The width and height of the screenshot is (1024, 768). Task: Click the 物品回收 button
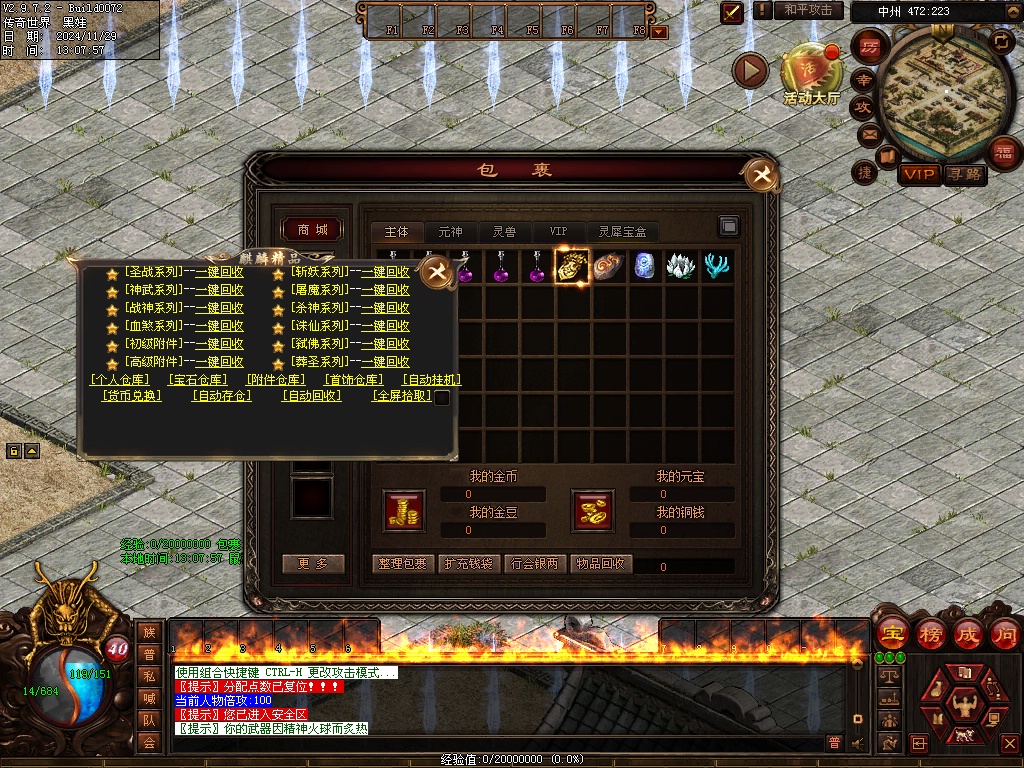(601, 564)
